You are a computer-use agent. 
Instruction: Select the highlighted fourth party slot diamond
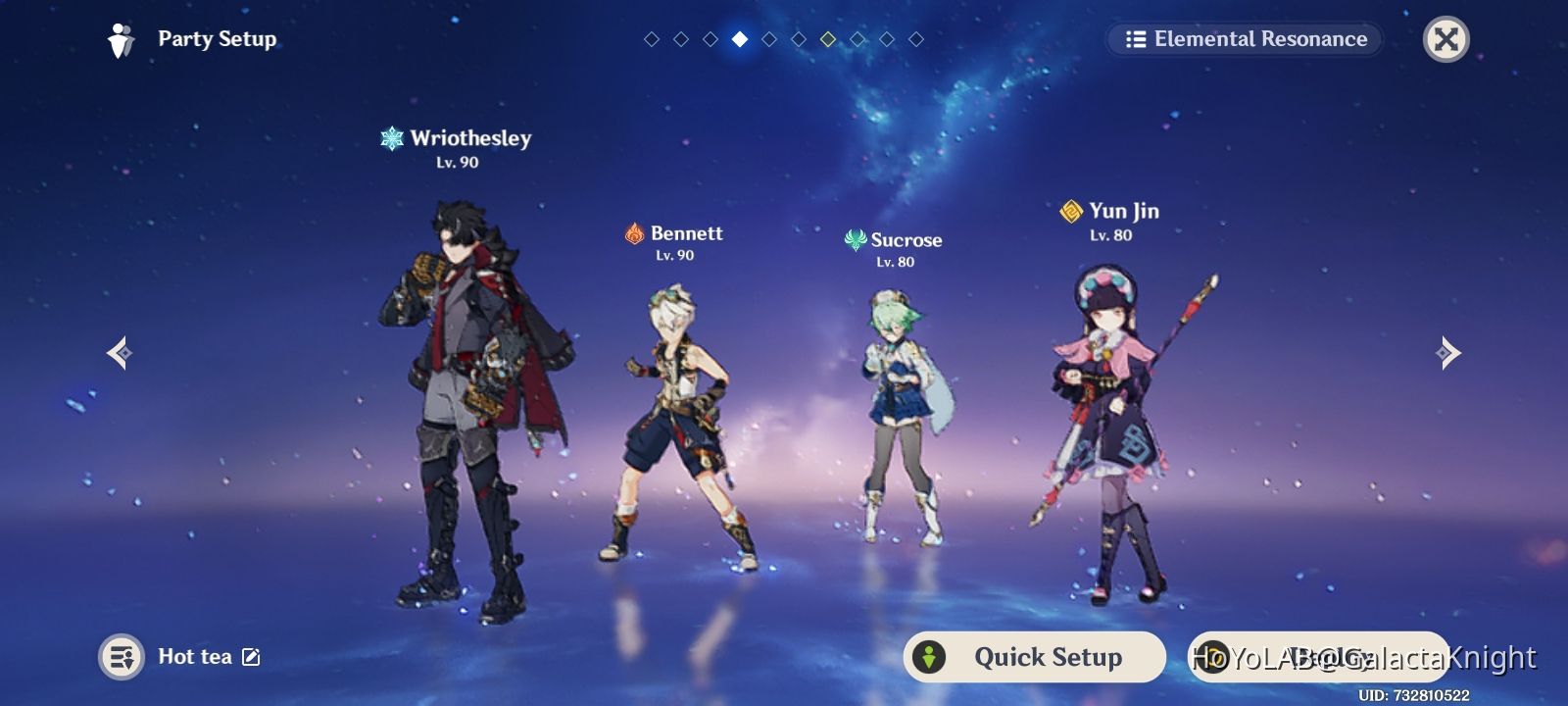pyautogui.click(x=740, y=39)
